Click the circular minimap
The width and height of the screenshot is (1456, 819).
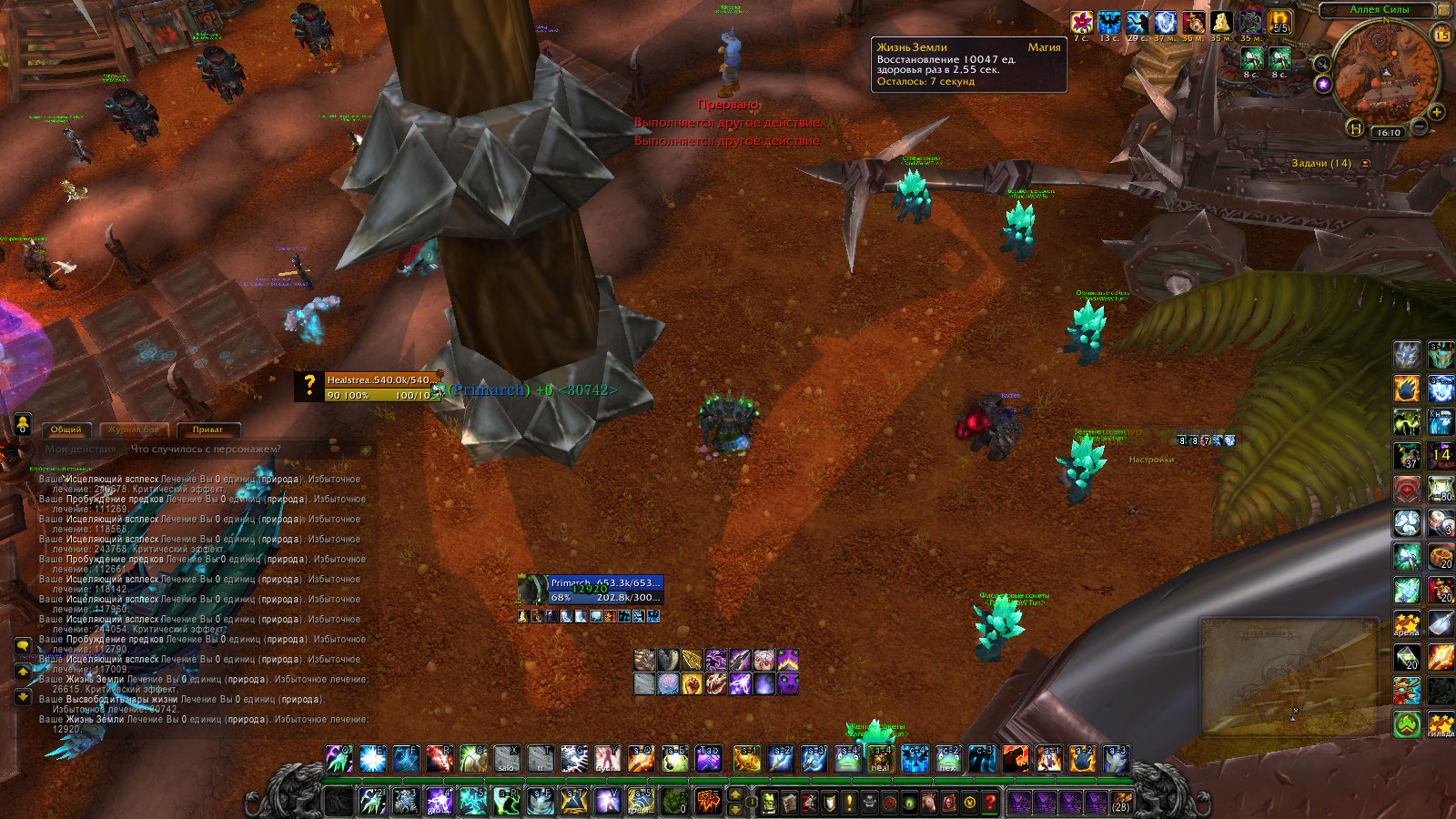coord(1386,71)
